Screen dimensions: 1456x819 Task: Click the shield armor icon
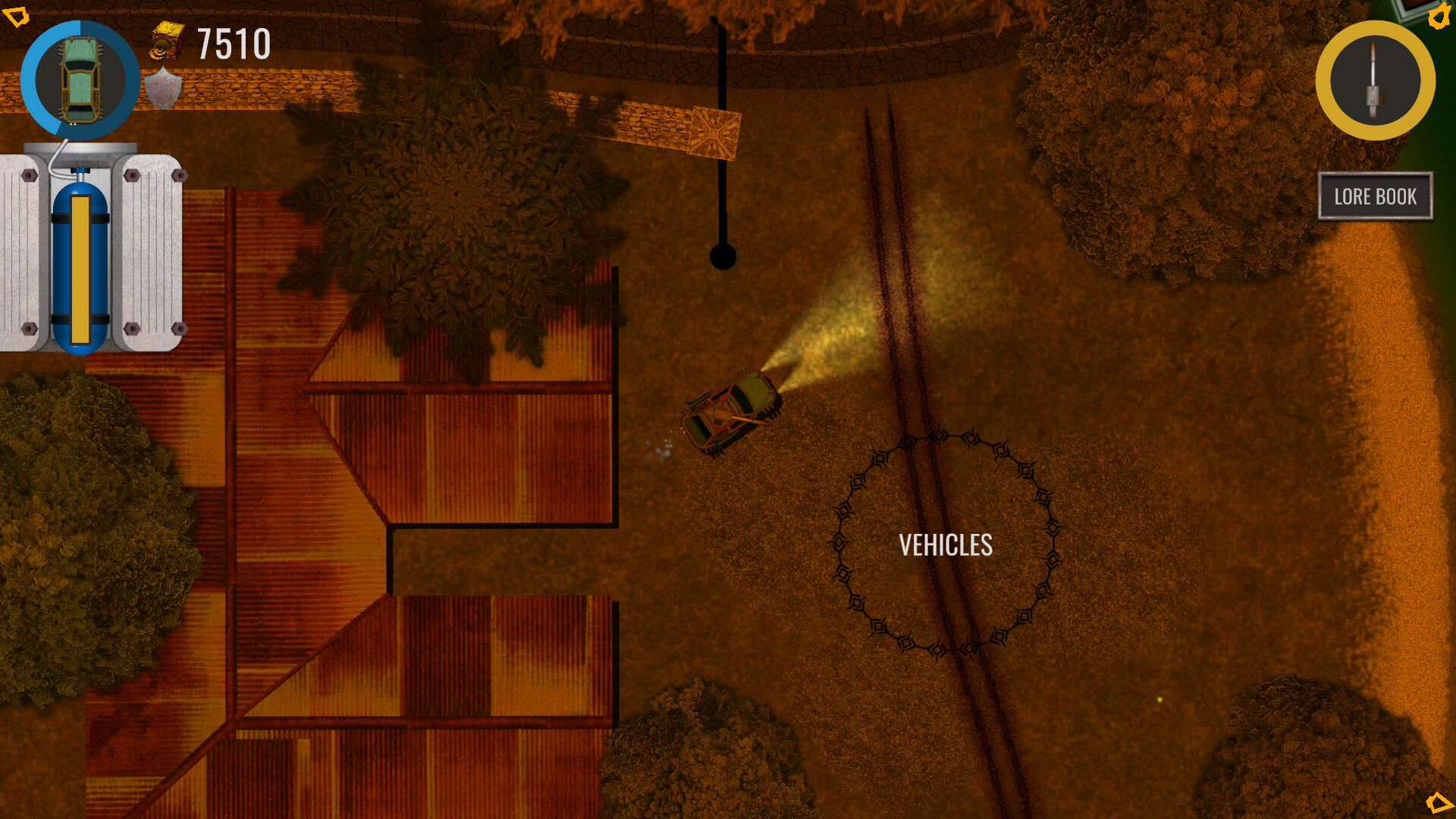coord(162,87)
